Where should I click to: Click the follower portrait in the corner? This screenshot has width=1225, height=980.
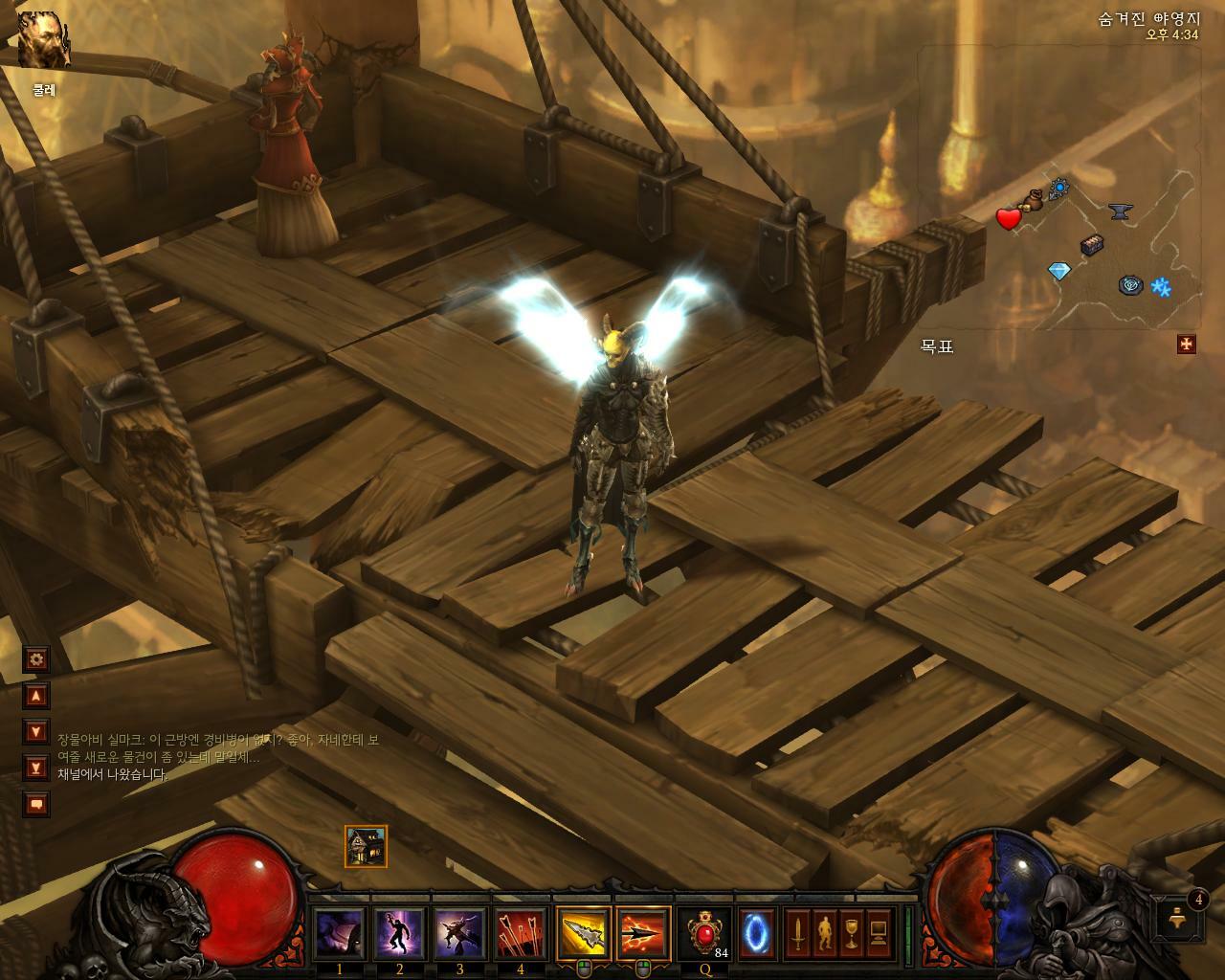tap(43, 40)
